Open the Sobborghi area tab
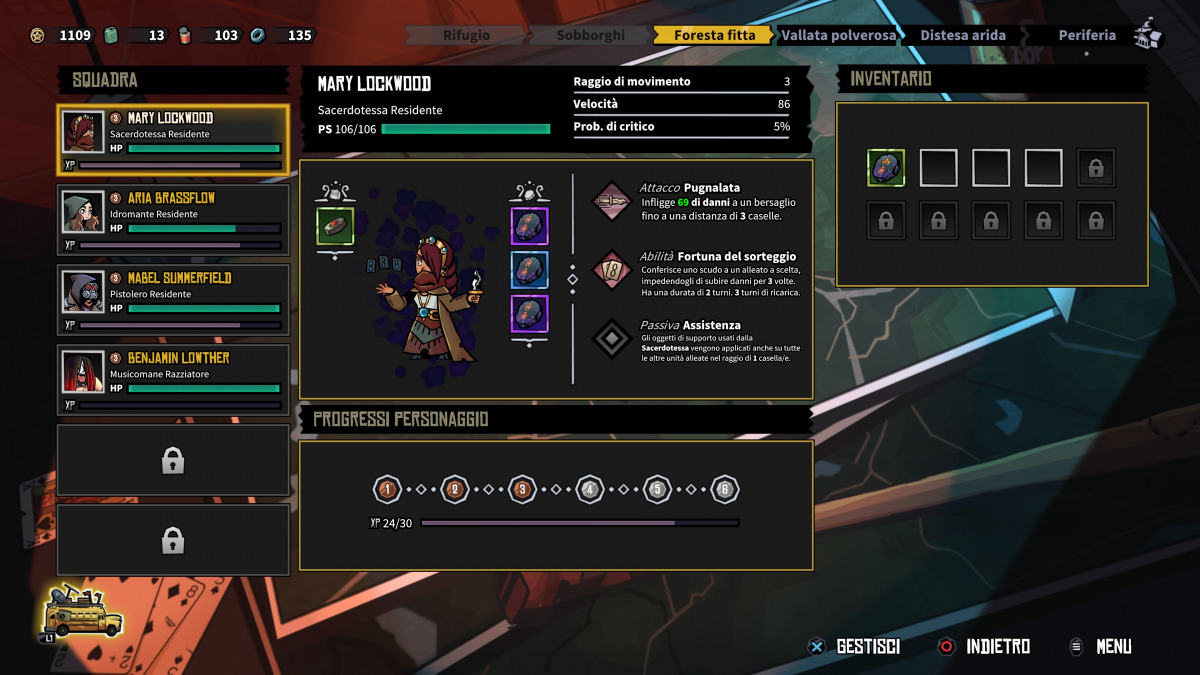The height and width of the screenshot is (675, 1200). pyautogui.click(x=590, y=35)
